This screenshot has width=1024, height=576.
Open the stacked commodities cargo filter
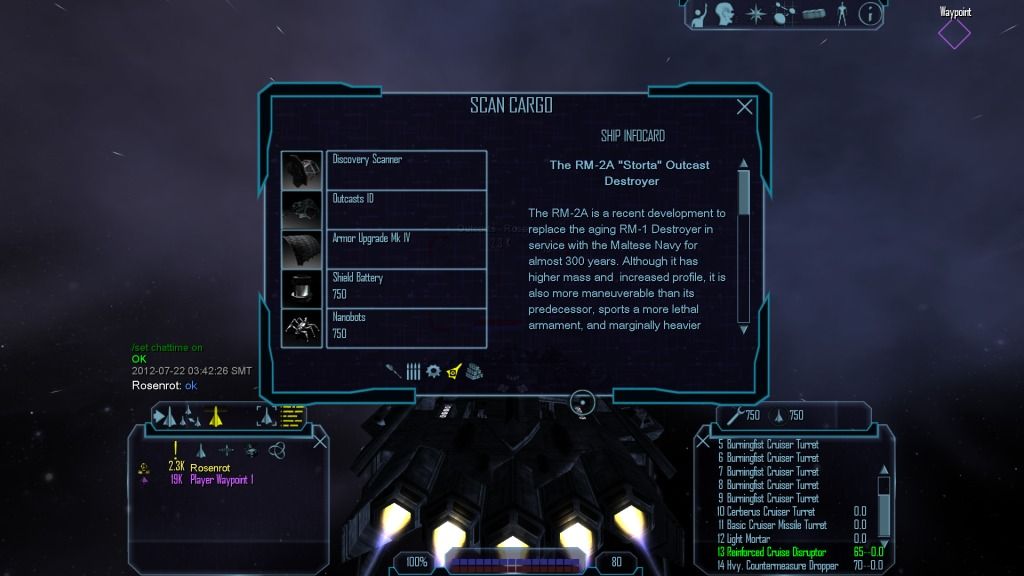[x=474, y=371]
